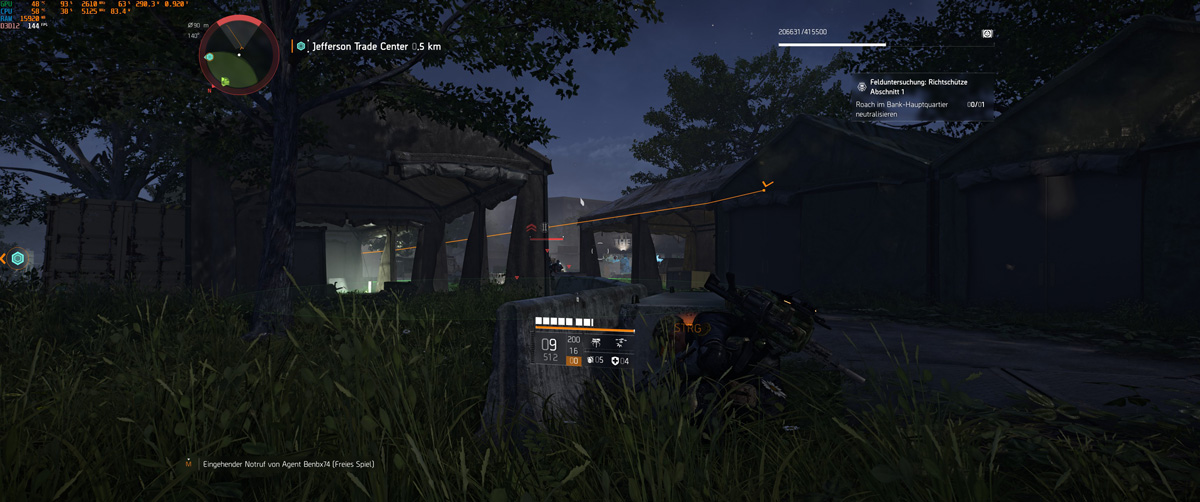Answer the incoming call from Agent Benbx74
This screenshot has width=1200, height=502.
click(288, 464)
